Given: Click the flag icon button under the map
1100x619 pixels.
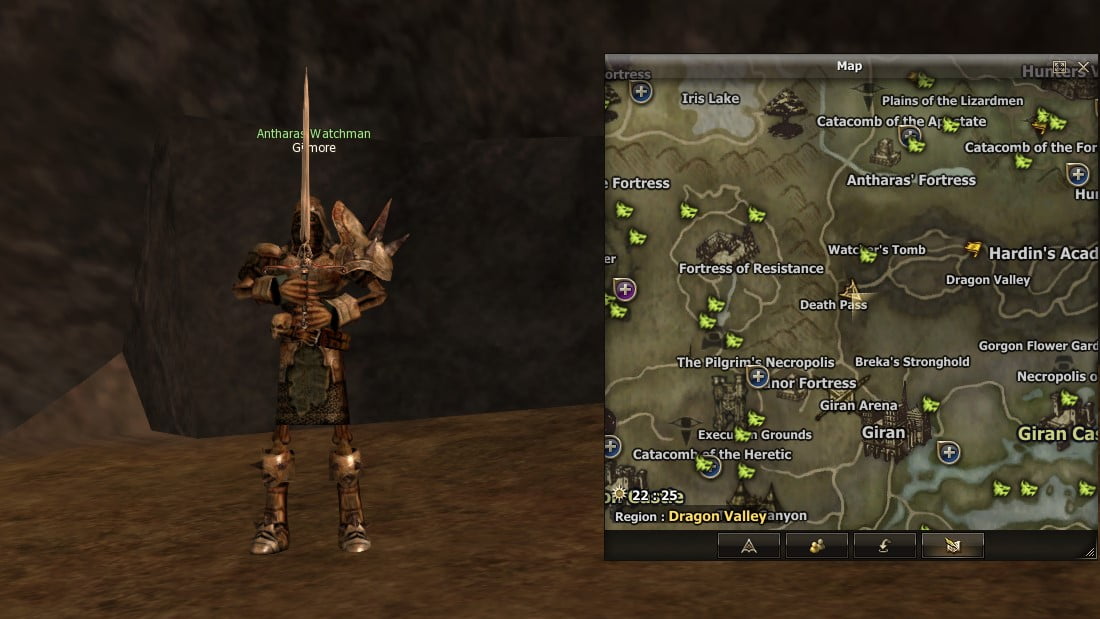Looking at the screenshot, I should 952,545.
